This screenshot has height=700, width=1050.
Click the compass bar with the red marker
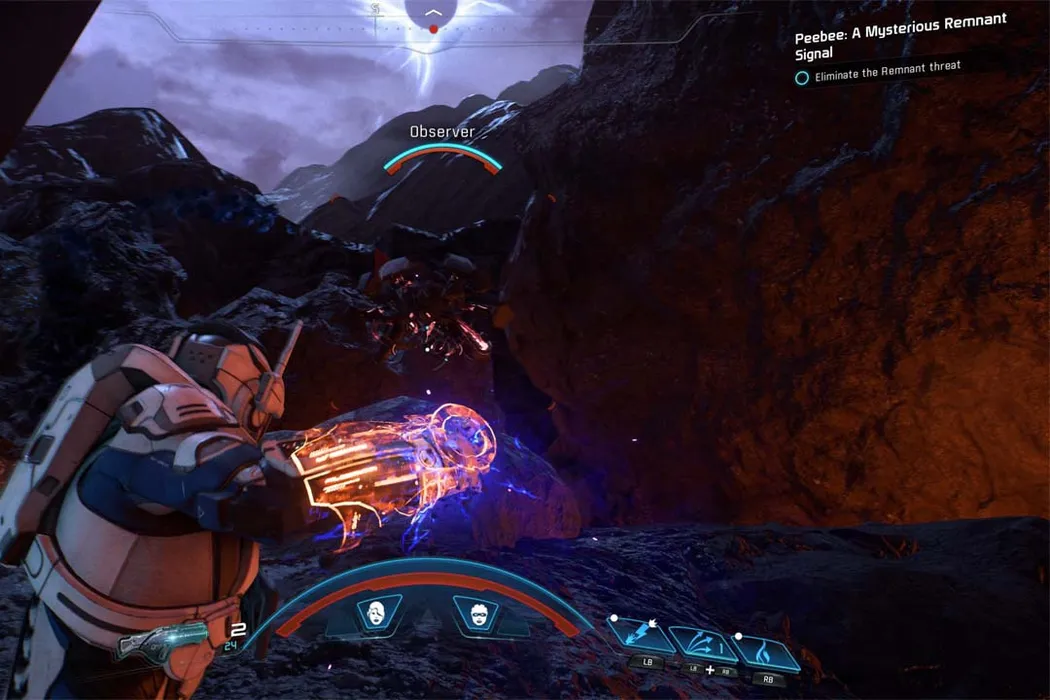432,28
